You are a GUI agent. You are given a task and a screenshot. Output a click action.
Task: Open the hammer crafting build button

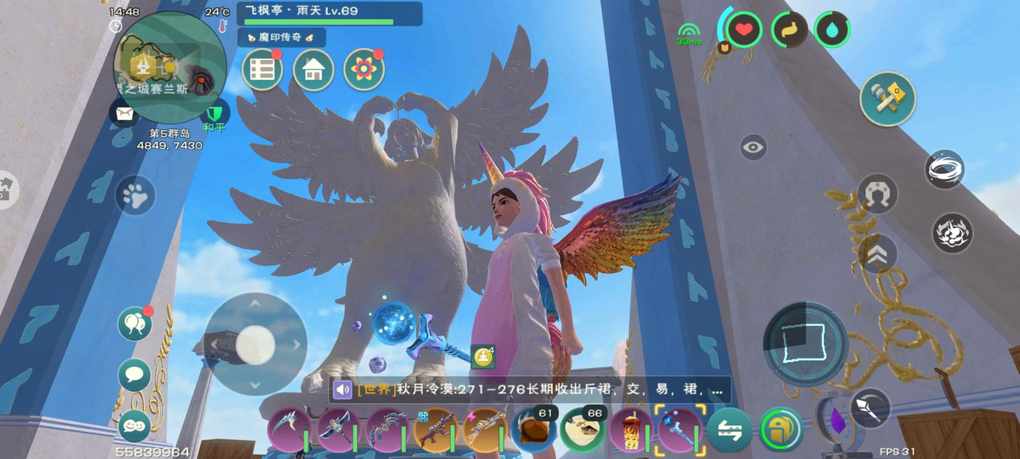pos(887,99)
